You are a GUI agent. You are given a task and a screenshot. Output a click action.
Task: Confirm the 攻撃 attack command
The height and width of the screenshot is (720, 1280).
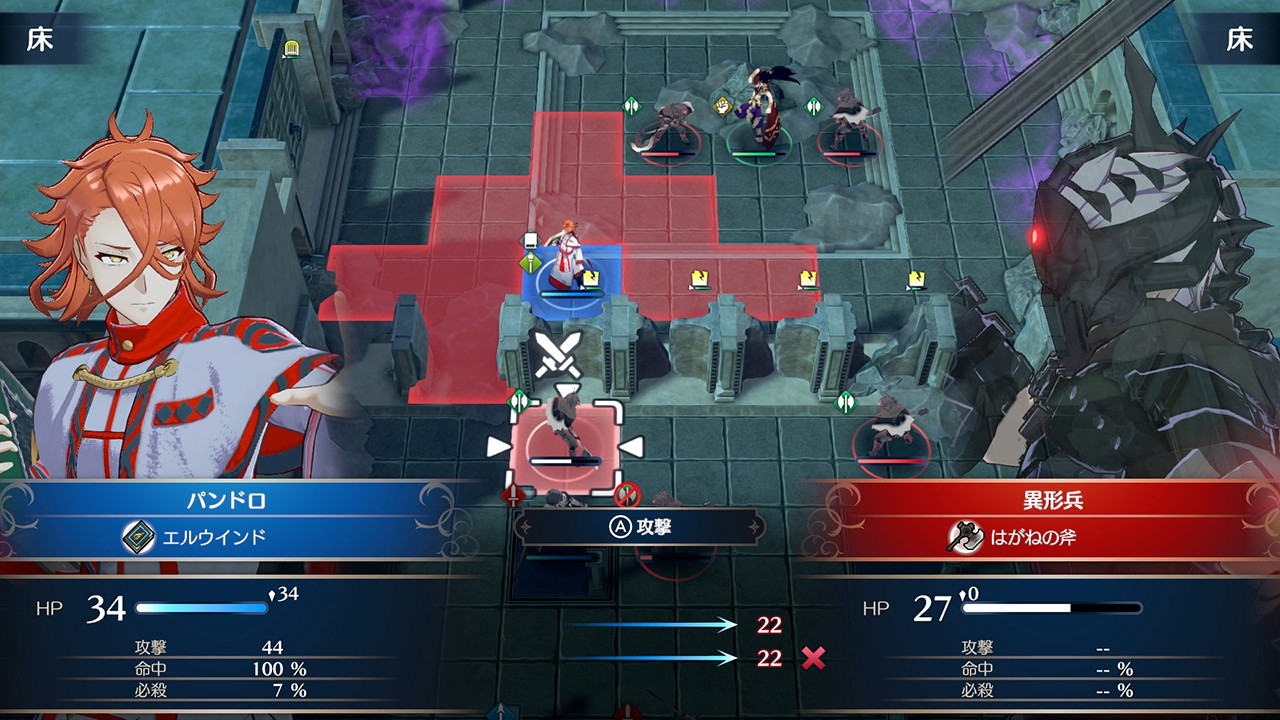click(640, 527)
